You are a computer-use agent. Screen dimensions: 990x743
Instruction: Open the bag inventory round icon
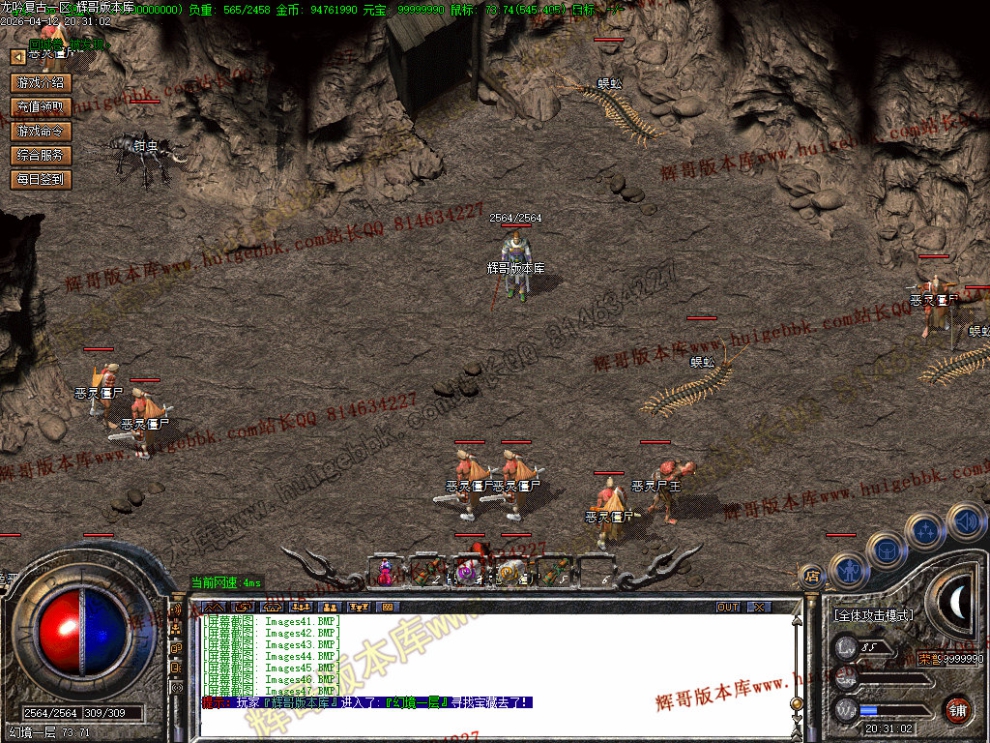coord(886,549)
